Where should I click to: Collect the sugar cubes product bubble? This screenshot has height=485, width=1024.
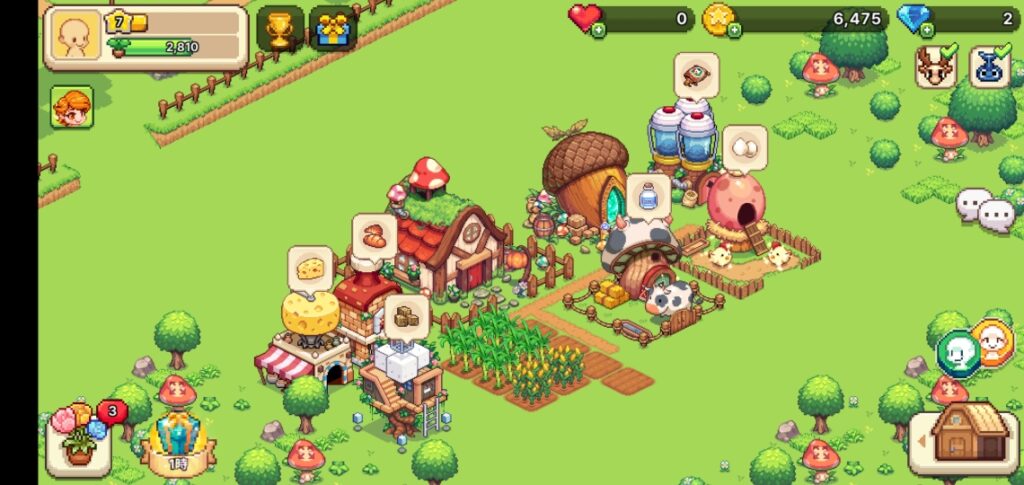[x=406, y=315]
